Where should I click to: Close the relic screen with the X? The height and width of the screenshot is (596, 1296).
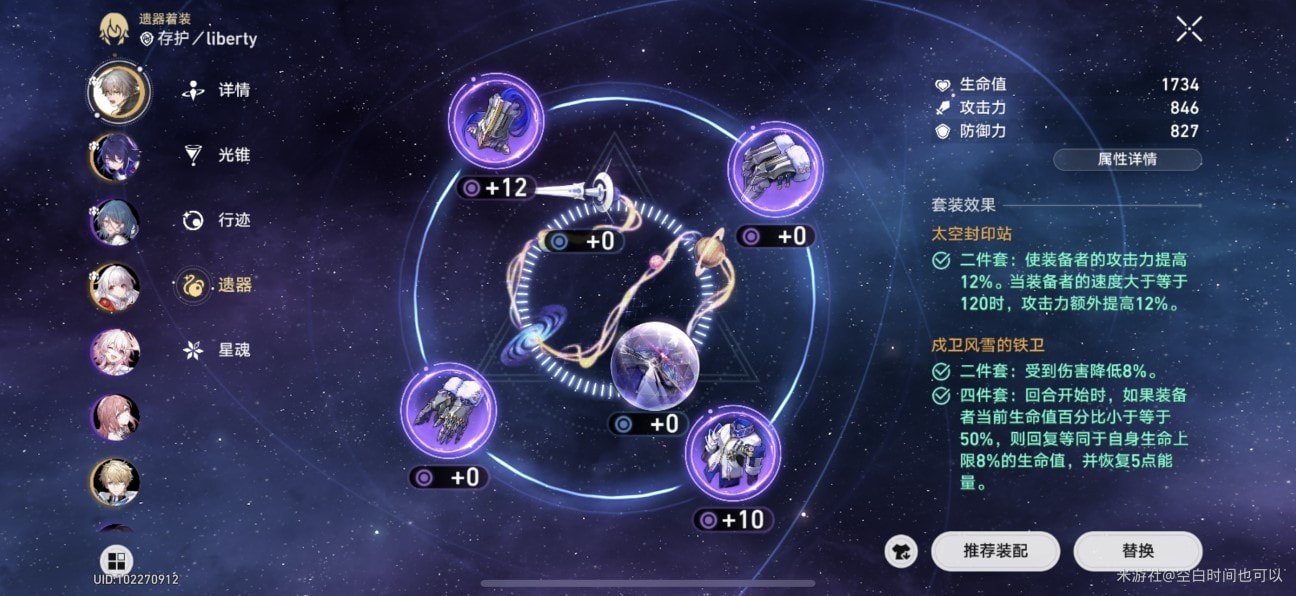pos(1188,29)
